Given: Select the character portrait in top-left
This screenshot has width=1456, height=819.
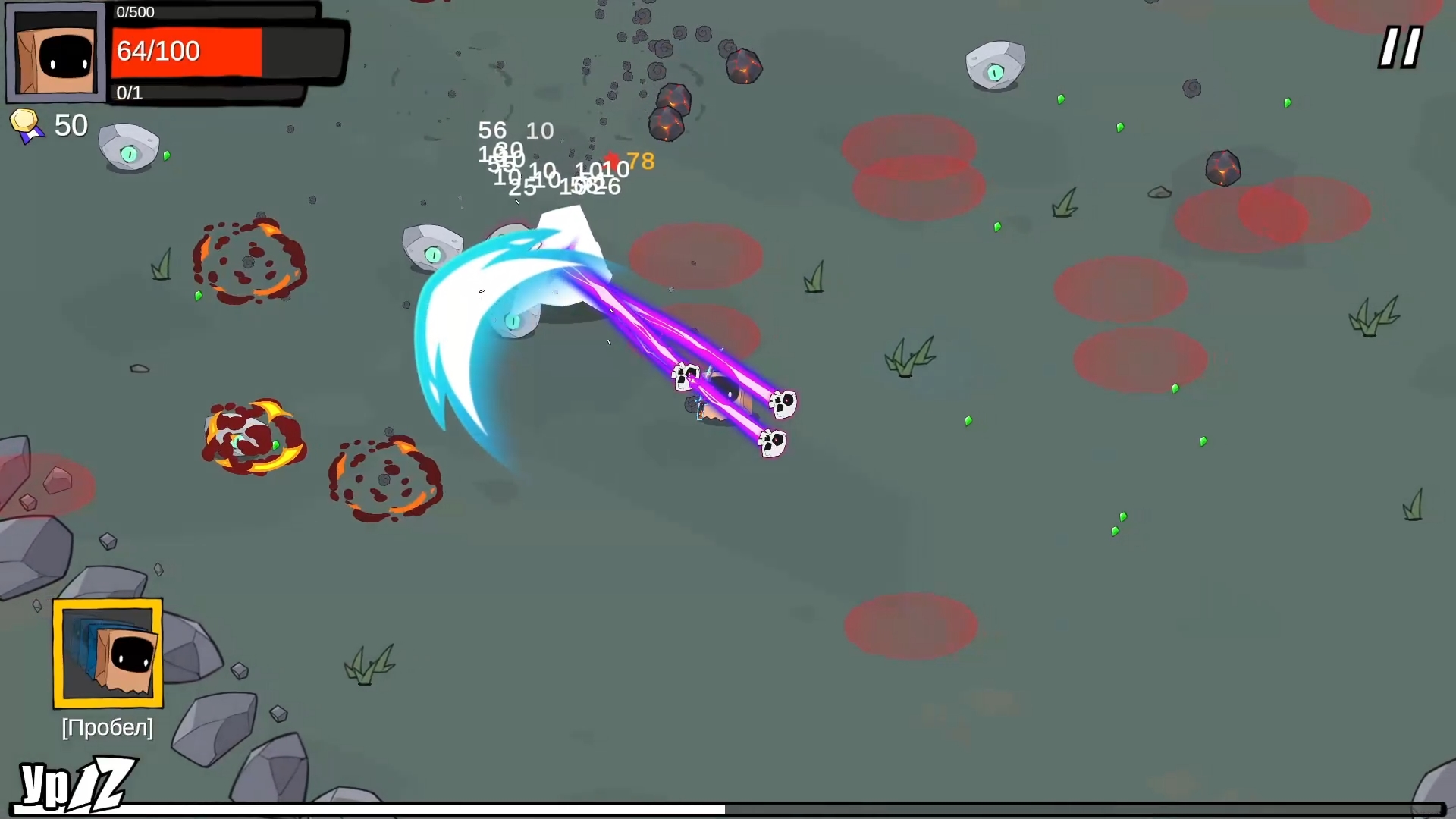Looking at the screenshot, I should pyautogui.click(x=55, y=51).
